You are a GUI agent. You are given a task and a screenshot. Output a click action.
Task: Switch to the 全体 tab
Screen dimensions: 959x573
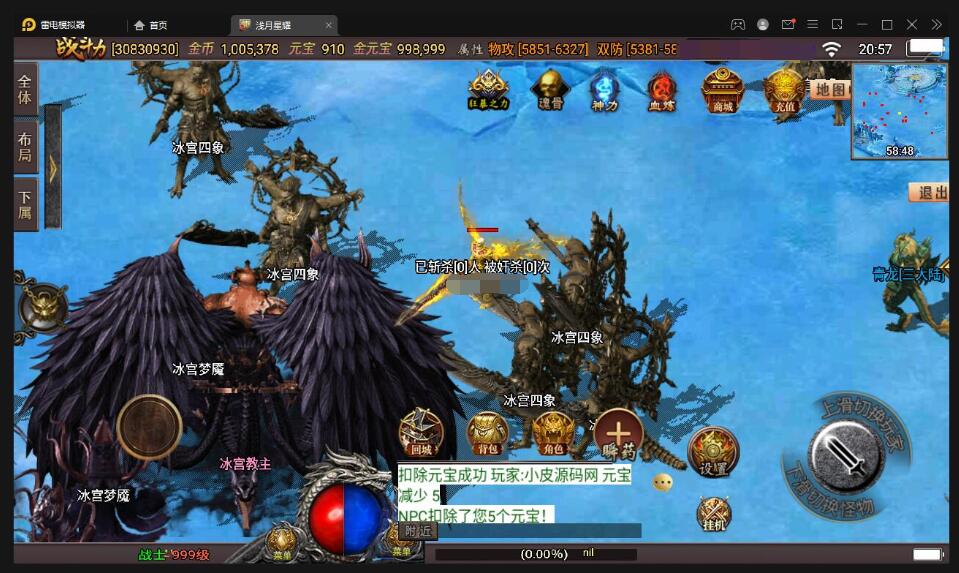25,91
